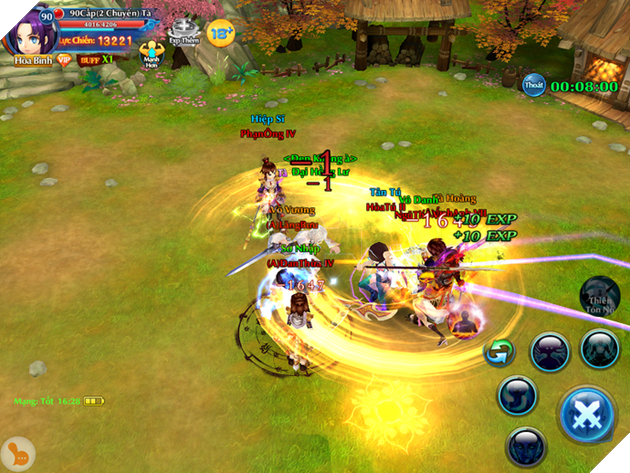Exit the arena with the Thoát button
630x473 pixels.
(532, 86)
